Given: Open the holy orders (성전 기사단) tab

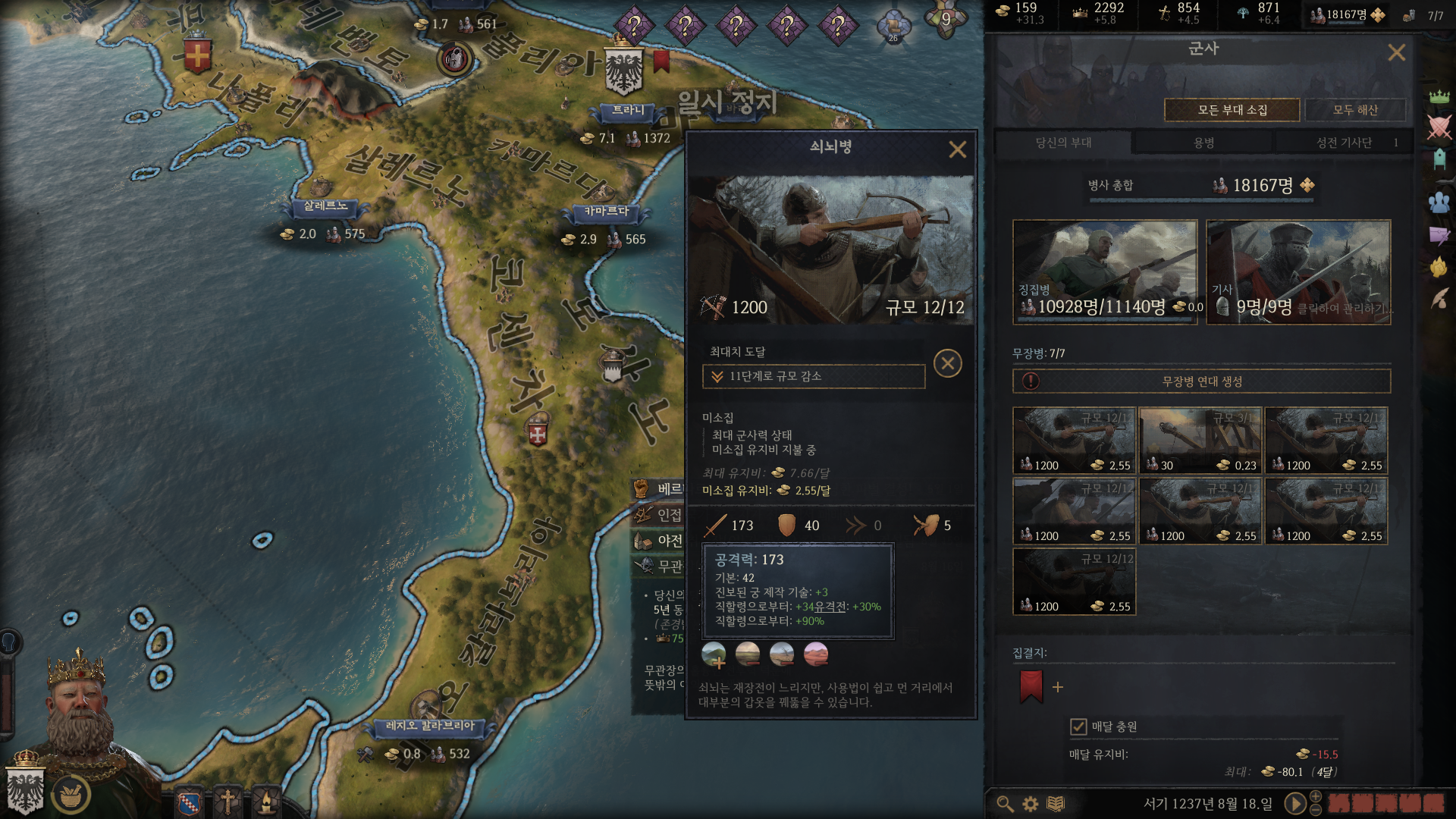Looking at the screenshot, I should pos(1344,143).
